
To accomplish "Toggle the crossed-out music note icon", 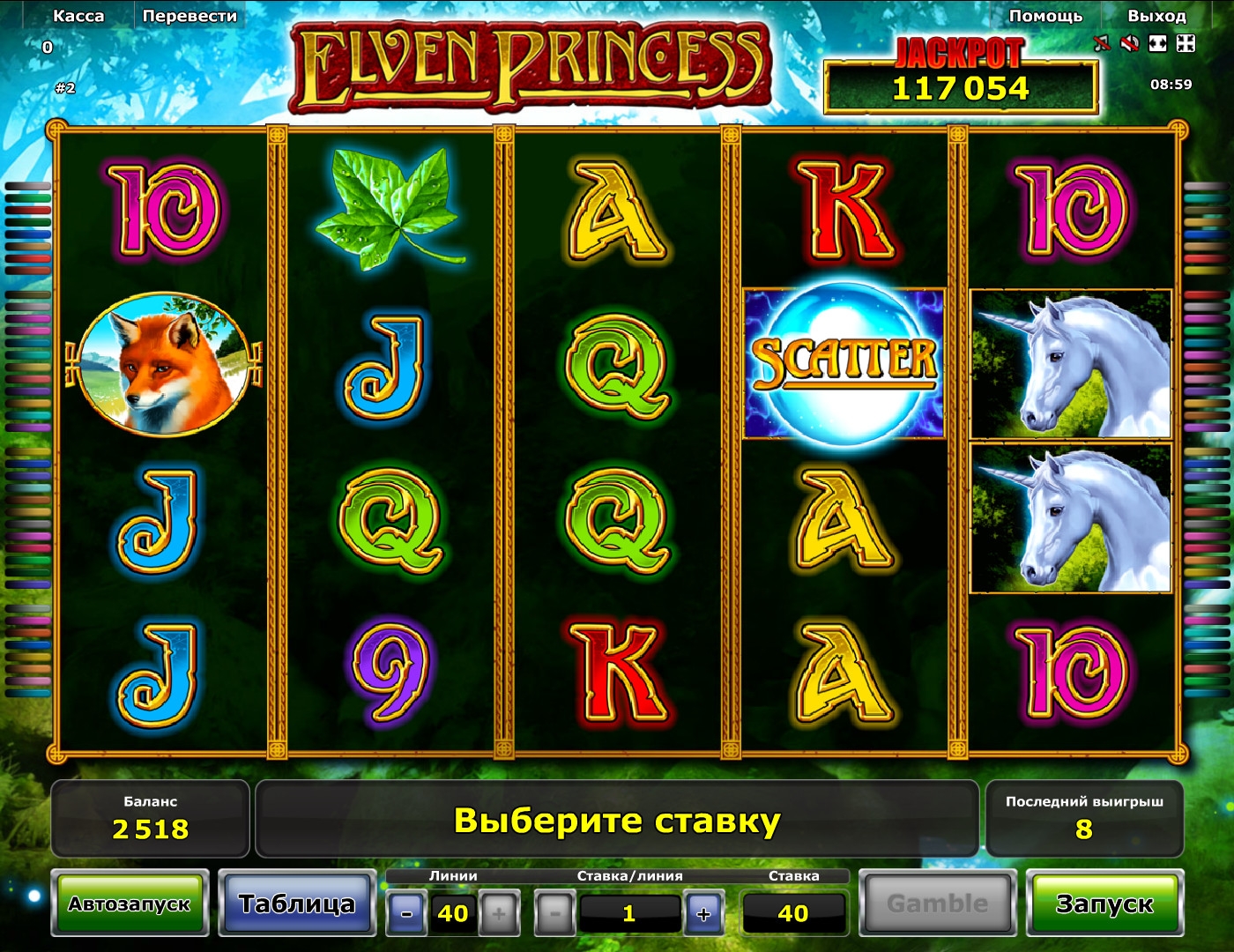I will click(1102, 43).
